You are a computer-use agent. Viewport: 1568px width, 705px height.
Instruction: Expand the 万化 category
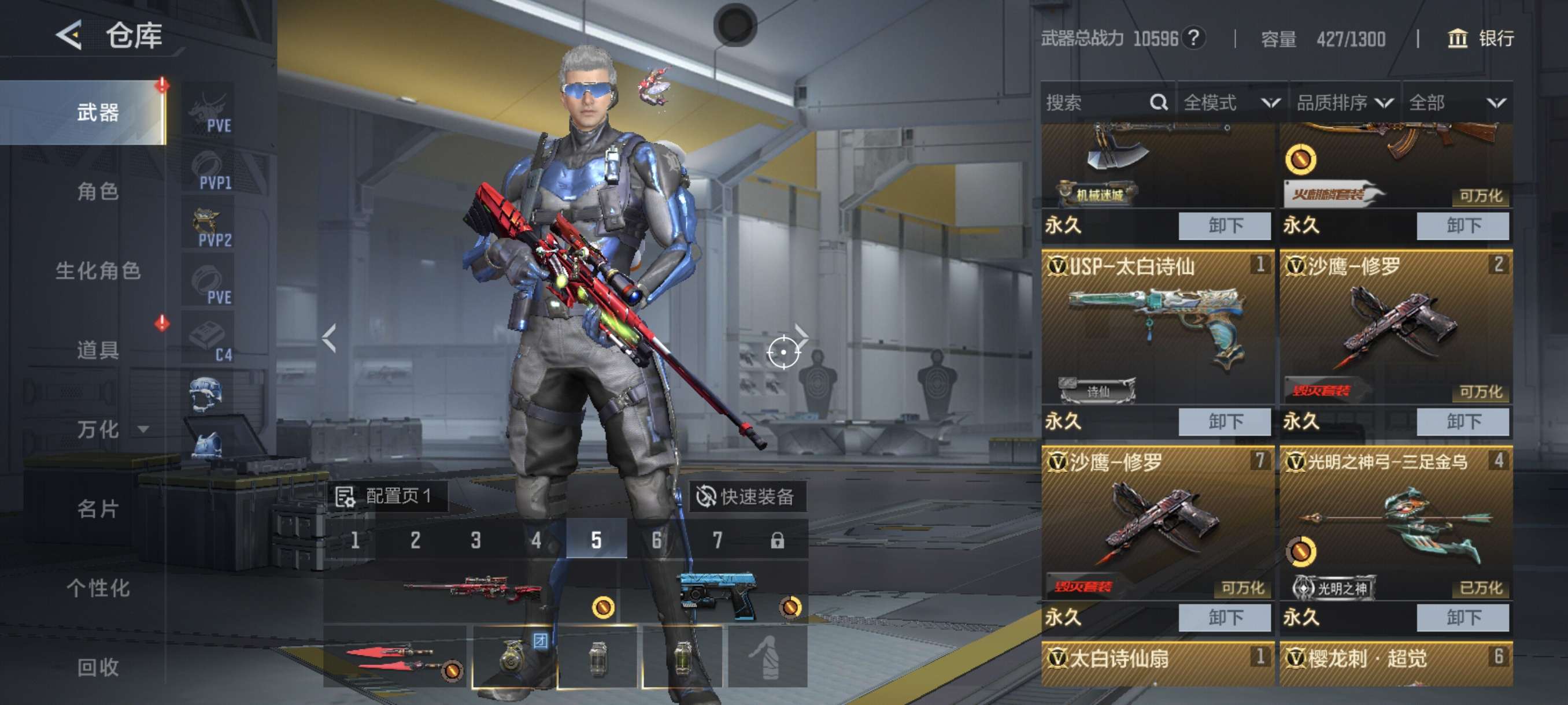click(110, 429)
